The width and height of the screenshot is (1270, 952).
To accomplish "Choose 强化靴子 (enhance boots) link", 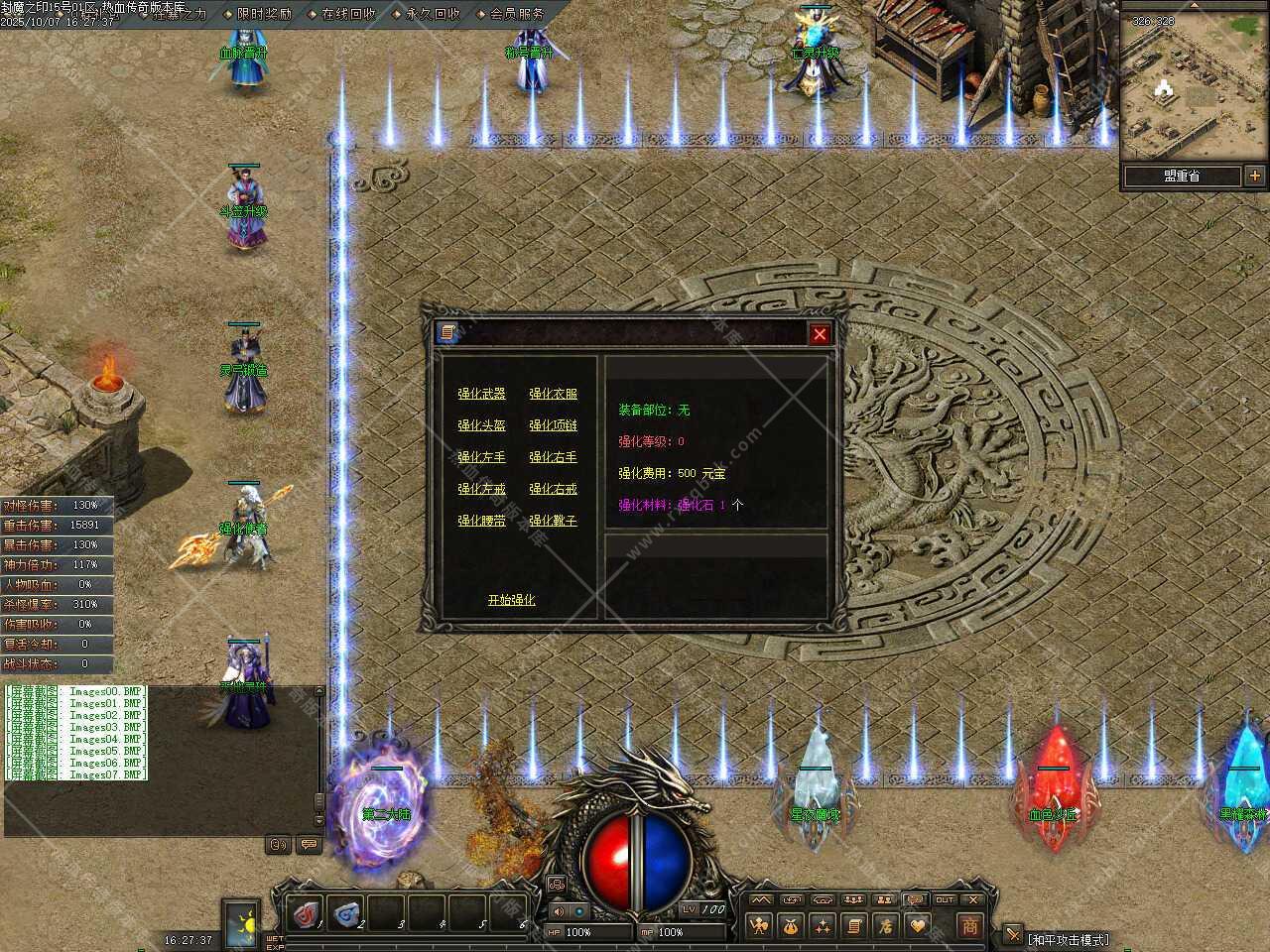I will 553,521.
